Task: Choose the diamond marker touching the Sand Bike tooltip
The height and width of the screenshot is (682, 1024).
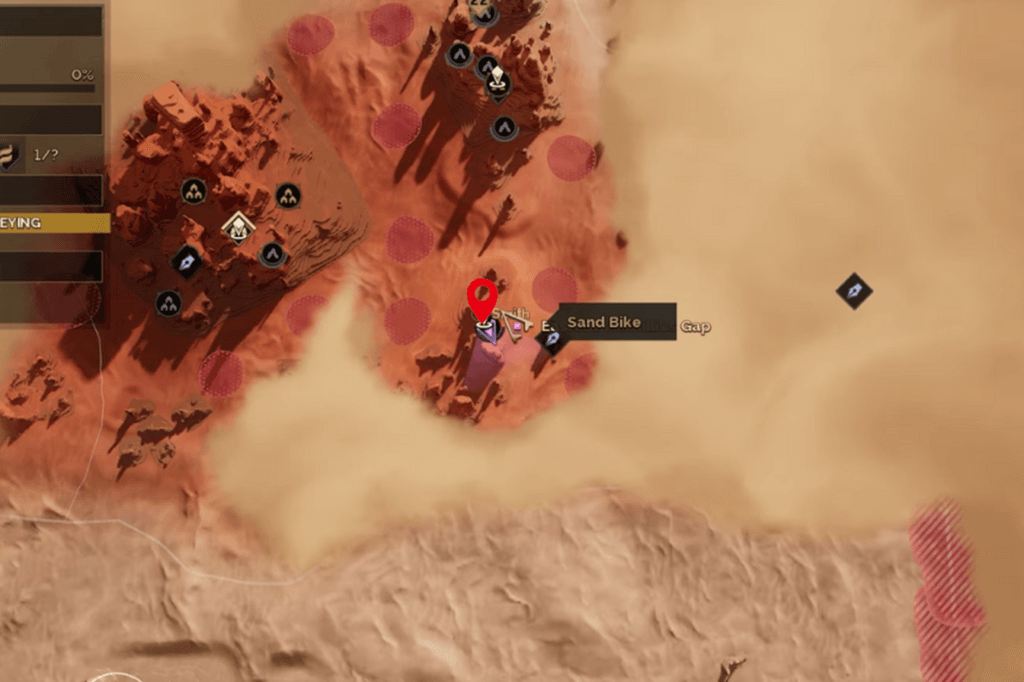Action: tap(551, 338)
